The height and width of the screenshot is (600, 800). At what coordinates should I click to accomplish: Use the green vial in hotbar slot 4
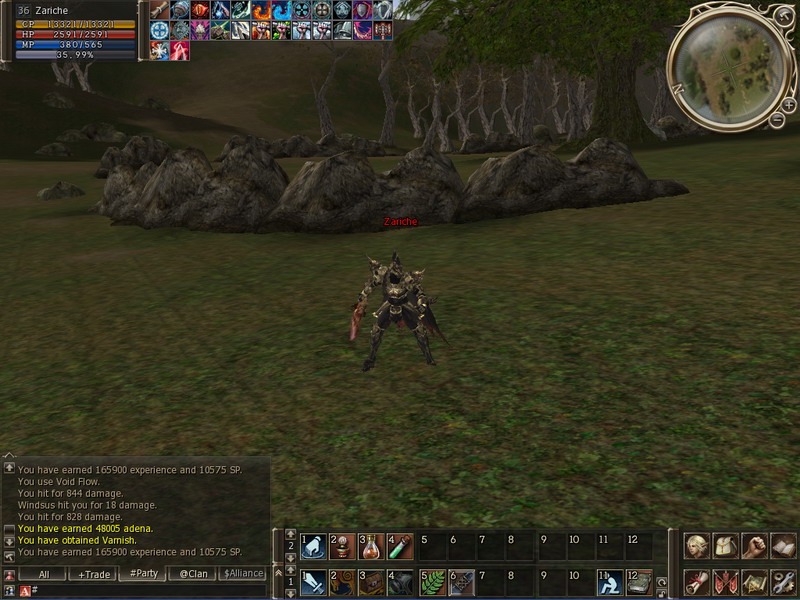pos(400,547)
